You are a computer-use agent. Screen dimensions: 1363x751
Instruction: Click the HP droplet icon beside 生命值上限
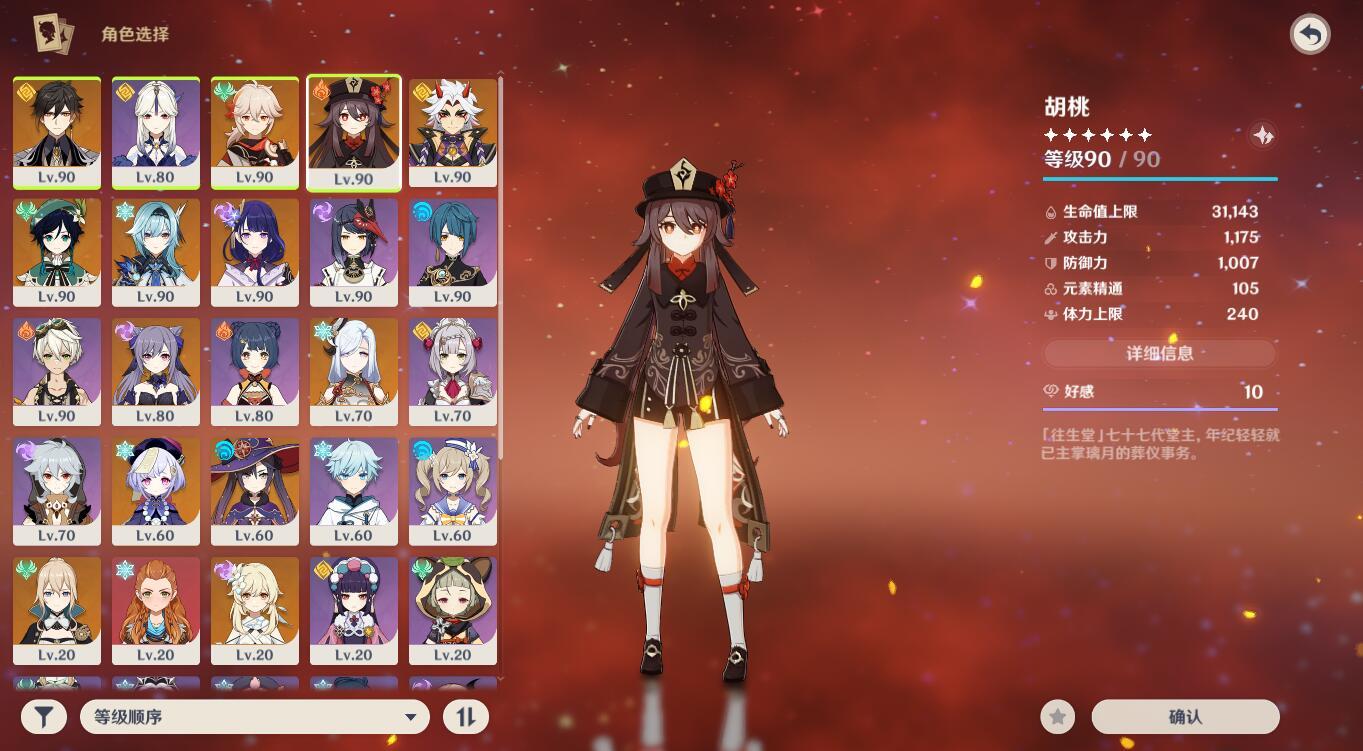coord(1051,212)
